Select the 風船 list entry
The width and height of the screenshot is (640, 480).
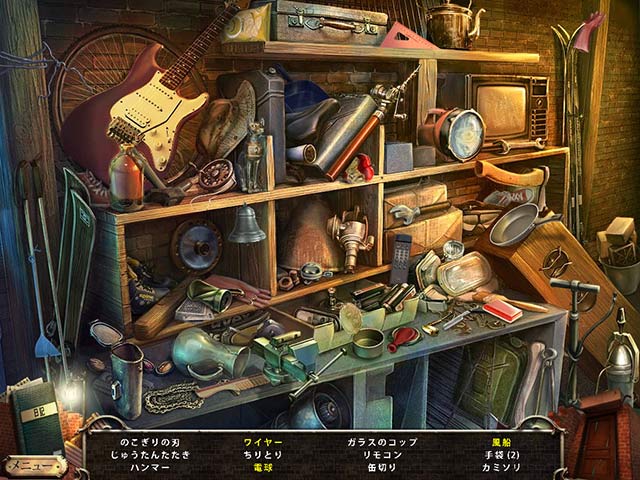502,441
